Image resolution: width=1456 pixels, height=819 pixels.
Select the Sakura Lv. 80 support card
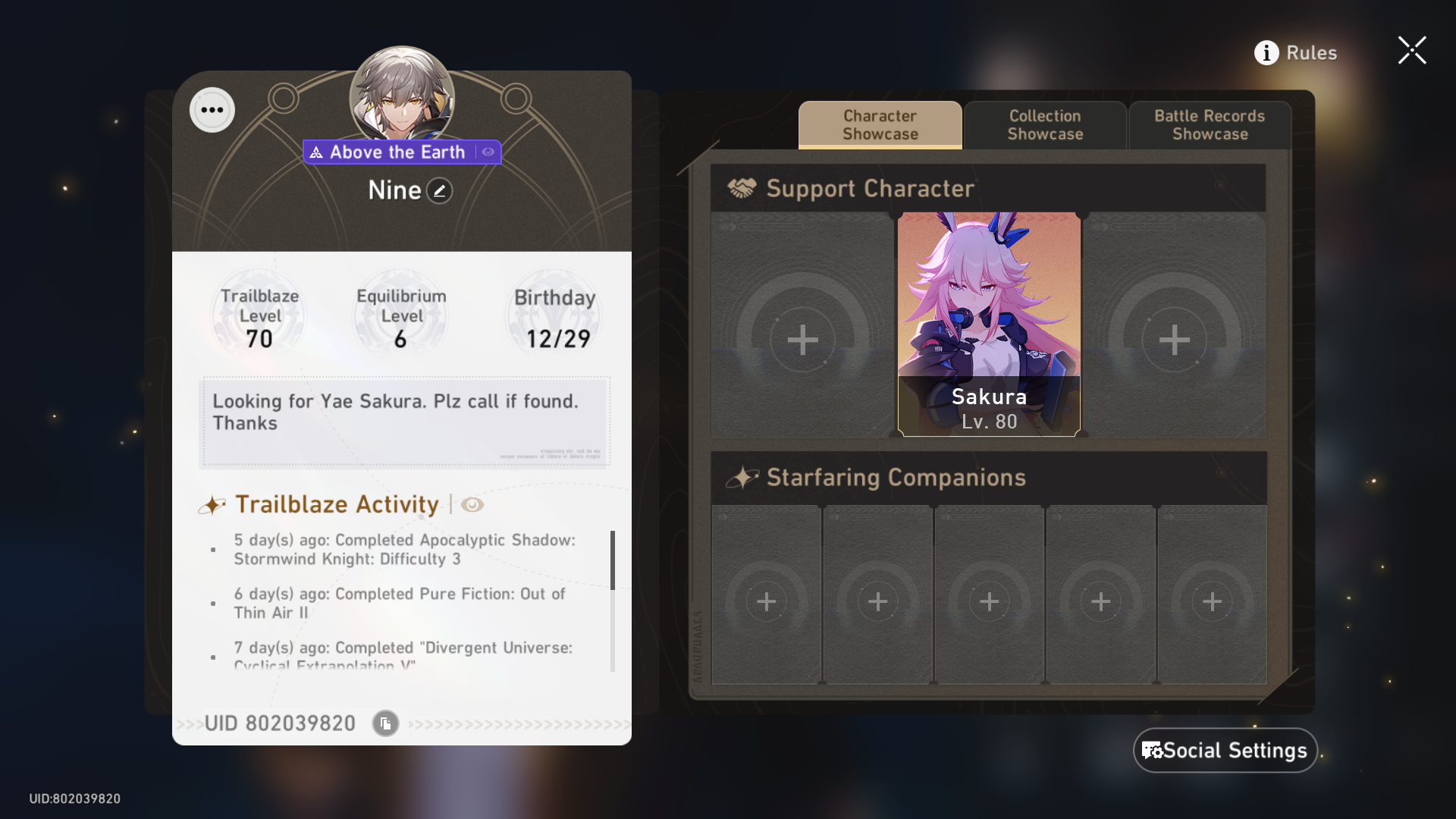(x=989, y=326)
